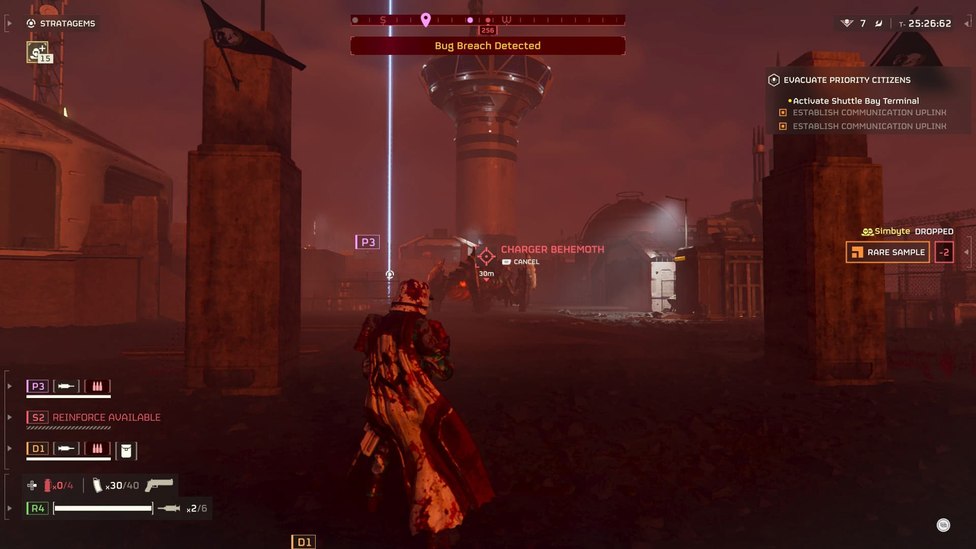
Task: Click the stim syringe icon beside R4
Action: click(169, 508)
